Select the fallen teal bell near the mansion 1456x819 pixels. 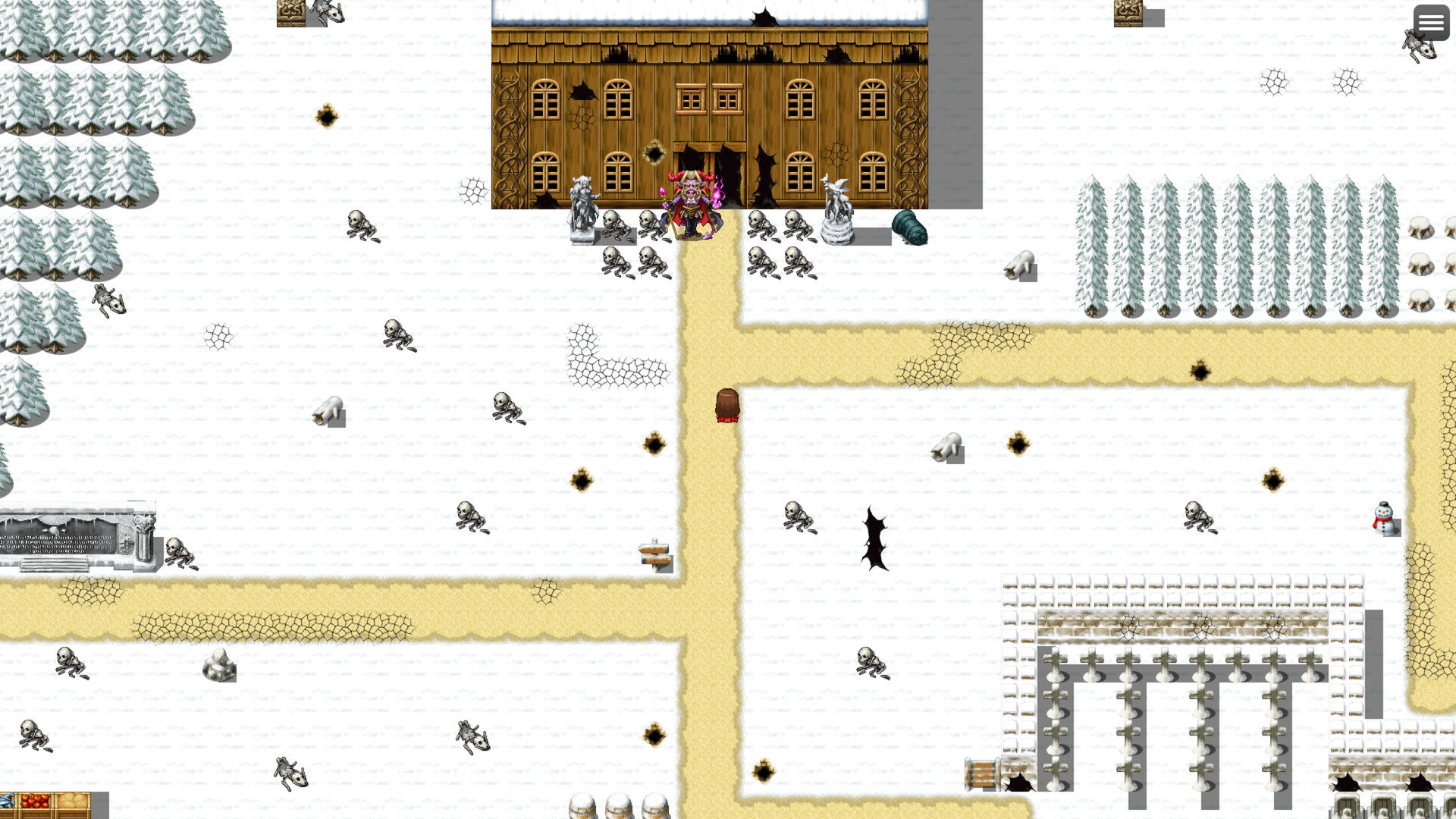pyautogui.click(x=910, y=226)
